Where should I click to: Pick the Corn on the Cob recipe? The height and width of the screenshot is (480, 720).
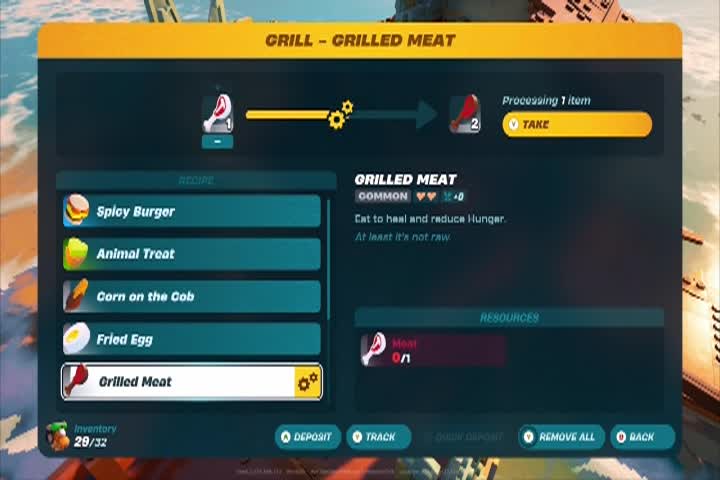[191, 296]
